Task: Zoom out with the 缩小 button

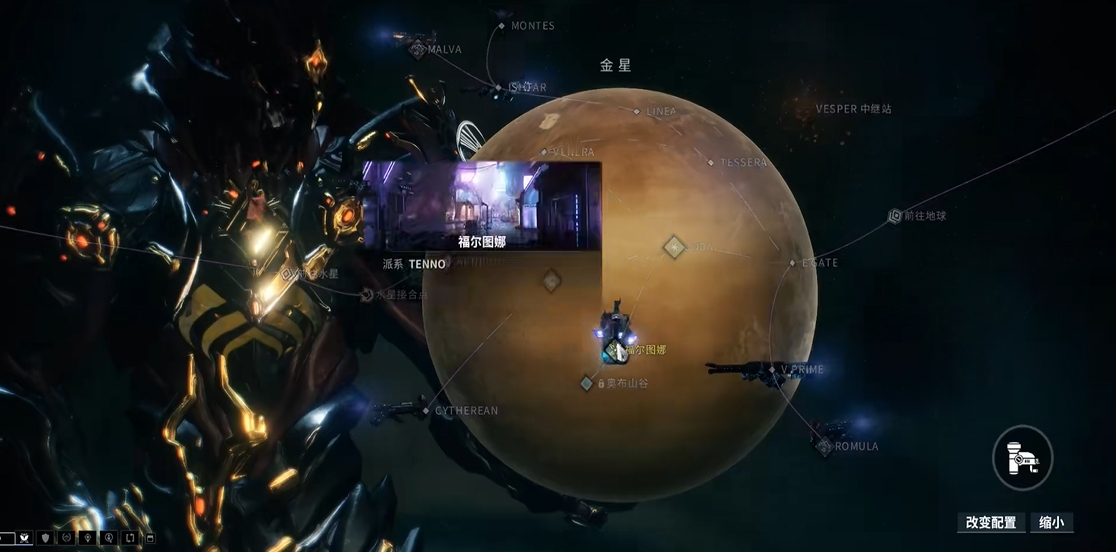Action: tap(1051, 522)
